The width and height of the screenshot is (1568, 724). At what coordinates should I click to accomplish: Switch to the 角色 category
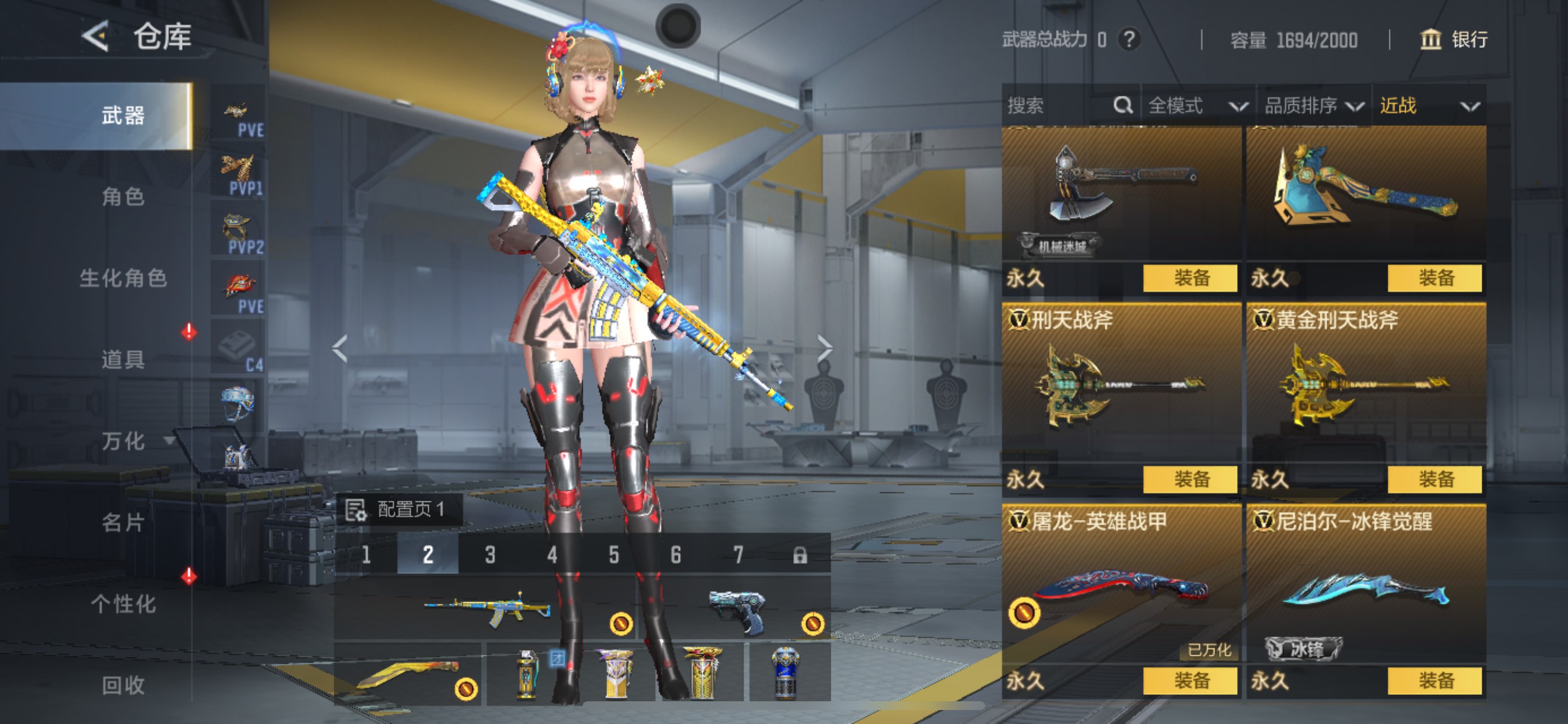123,196
